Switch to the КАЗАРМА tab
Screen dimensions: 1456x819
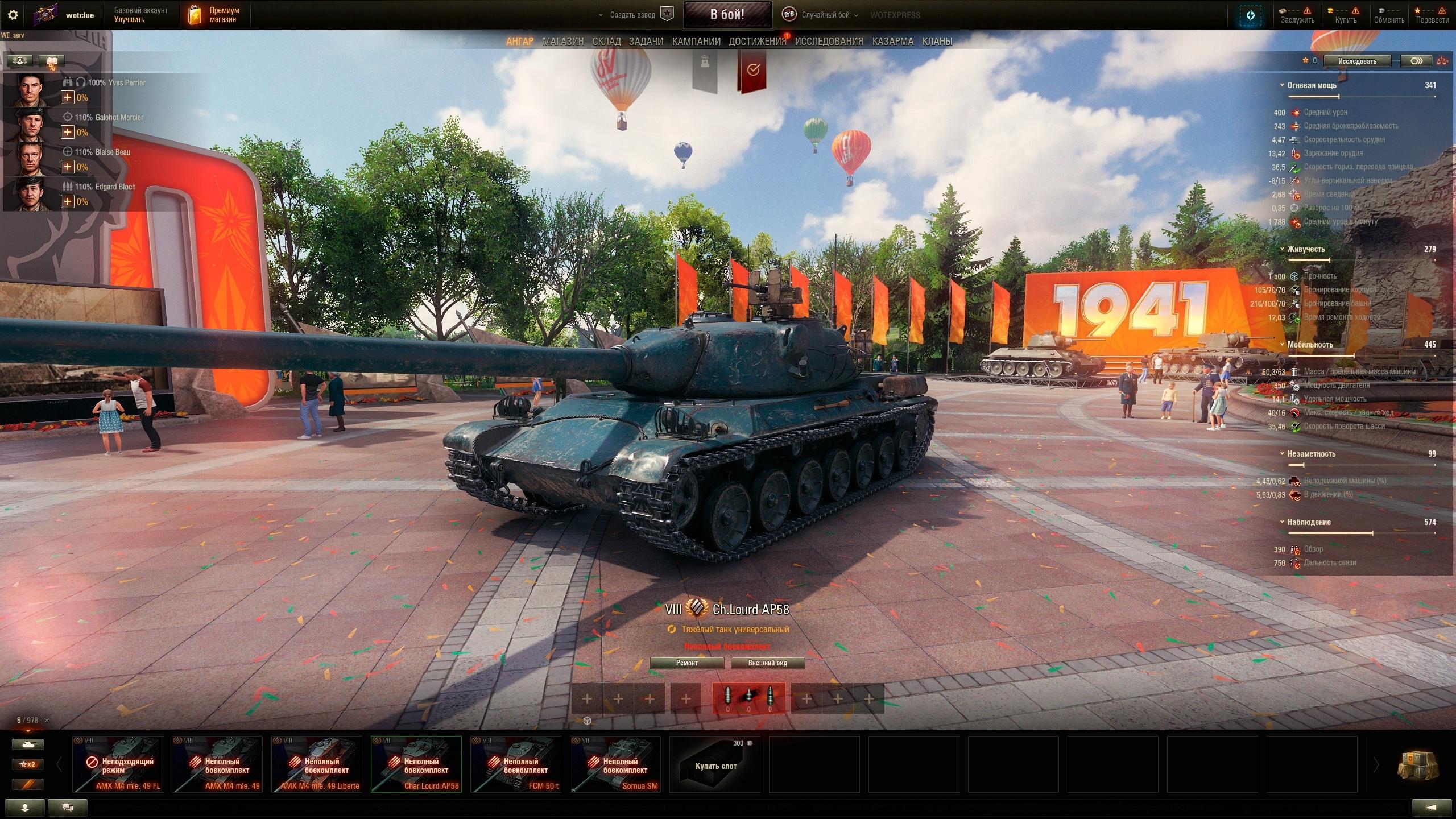(892, 42)
